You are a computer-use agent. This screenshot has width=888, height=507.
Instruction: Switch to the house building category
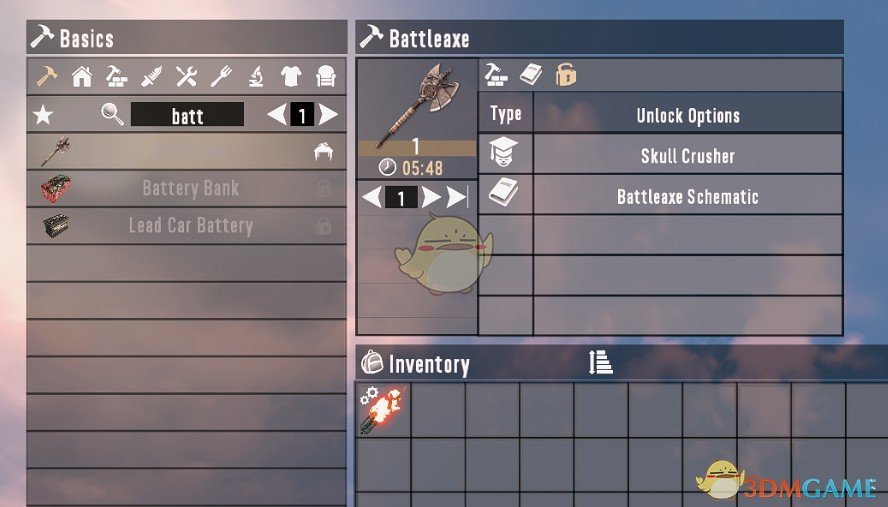(x=82, y=76)
